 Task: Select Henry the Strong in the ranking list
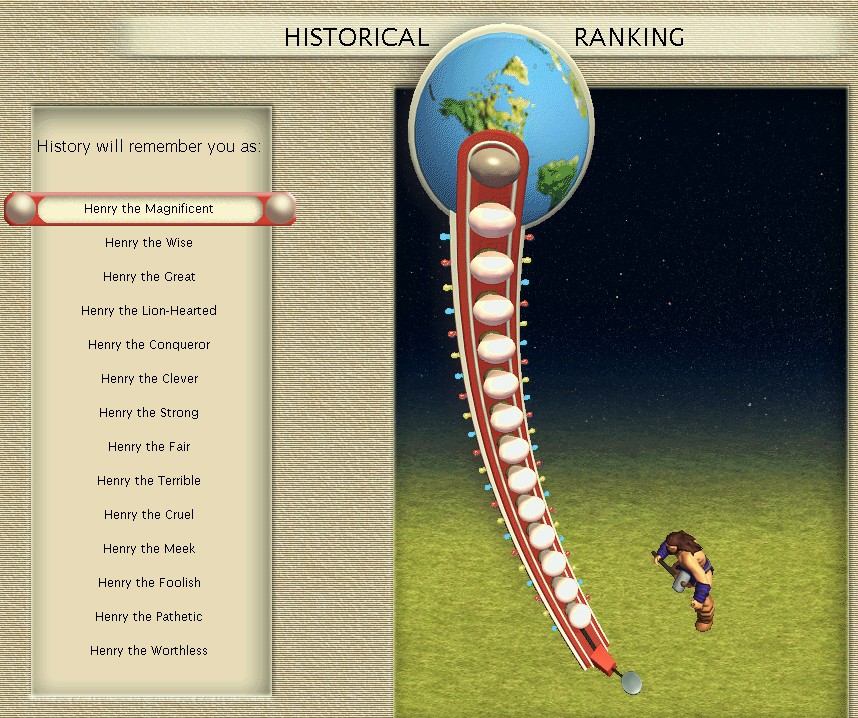[149, 413]
